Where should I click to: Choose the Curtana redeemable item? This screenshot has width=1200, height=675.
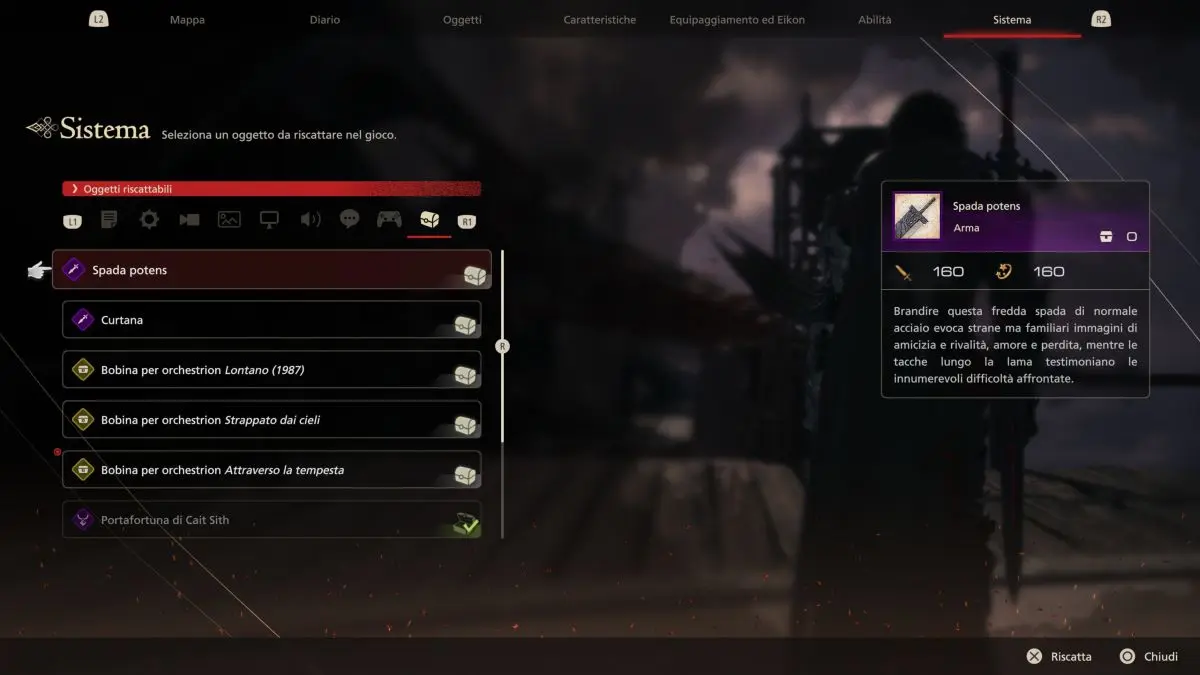[271, 320]
